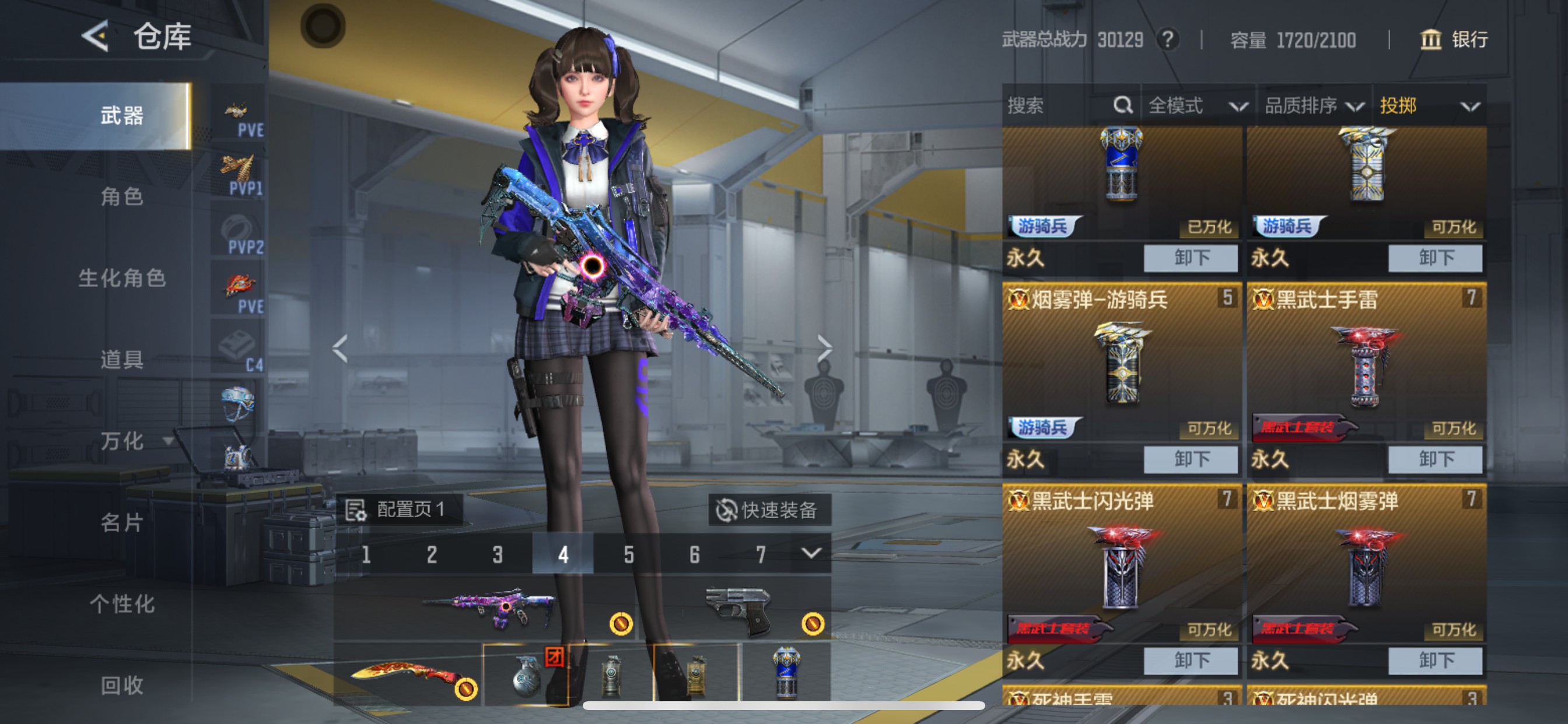Switch to loadout slot 5
This screenshot has width=1568, height=724.
pyautogui.click(x=629, y=554)
